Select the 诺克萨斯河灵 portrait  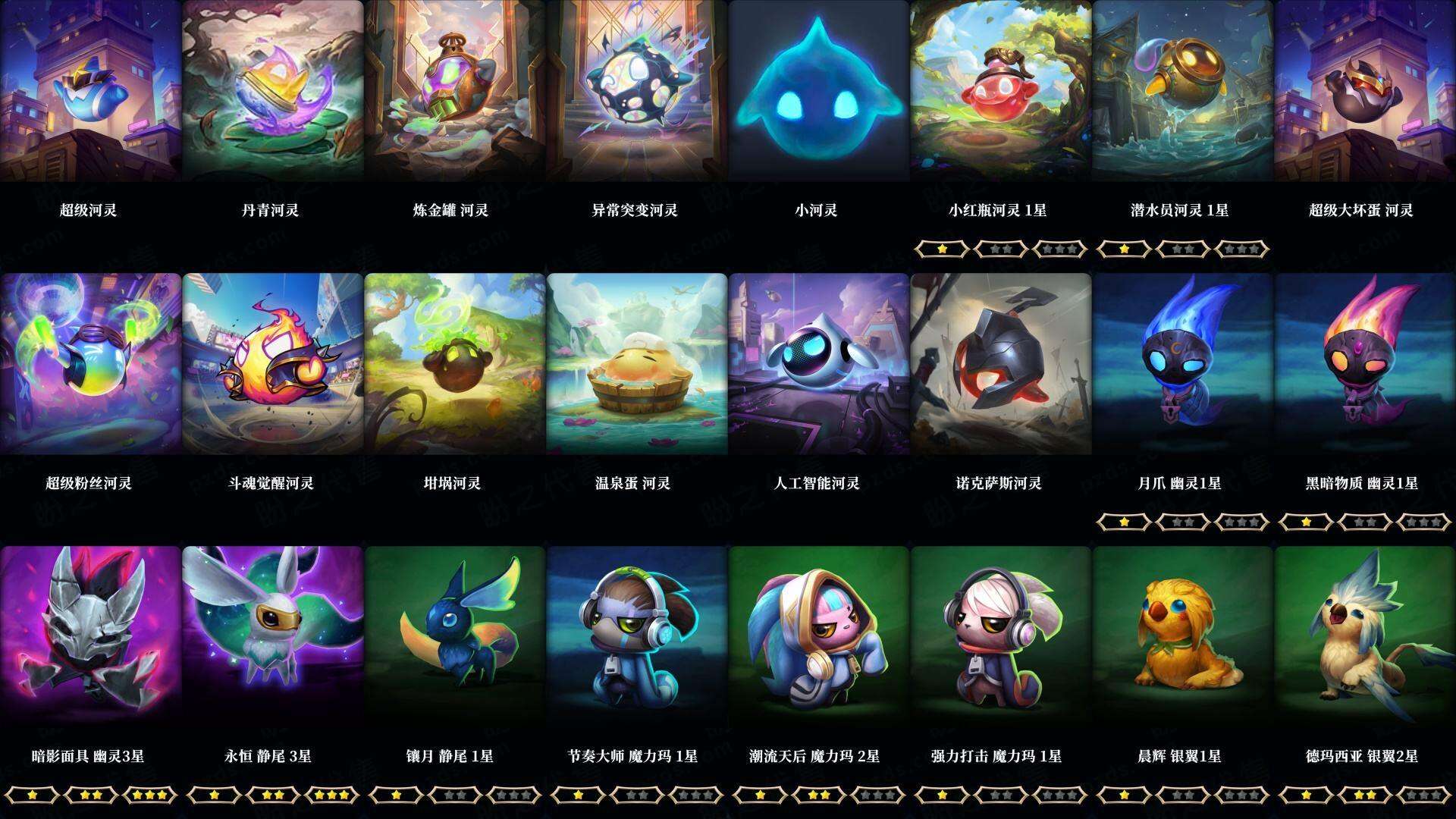[x=1001, y=364]
